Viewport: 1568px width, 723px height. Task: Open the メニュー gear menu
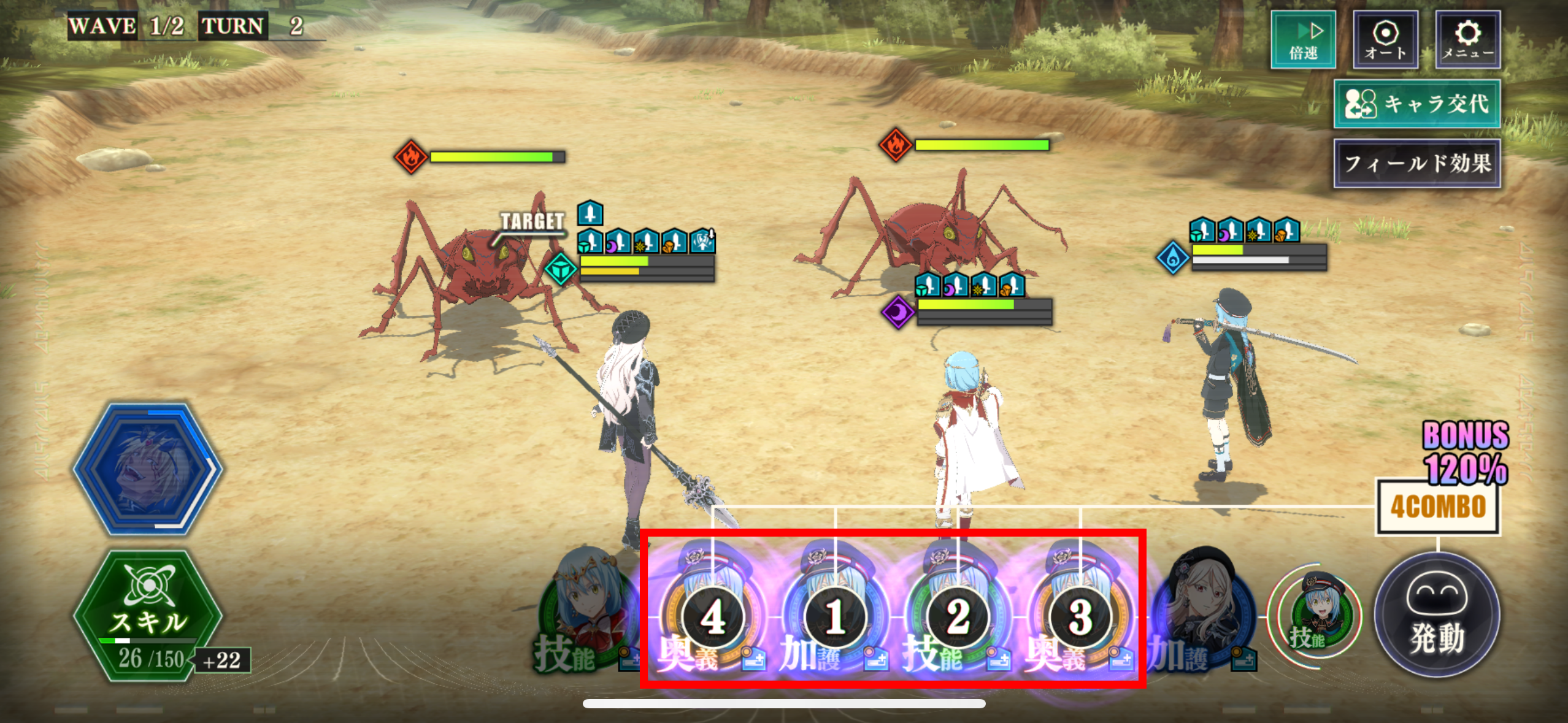(x=1467, y=40)
